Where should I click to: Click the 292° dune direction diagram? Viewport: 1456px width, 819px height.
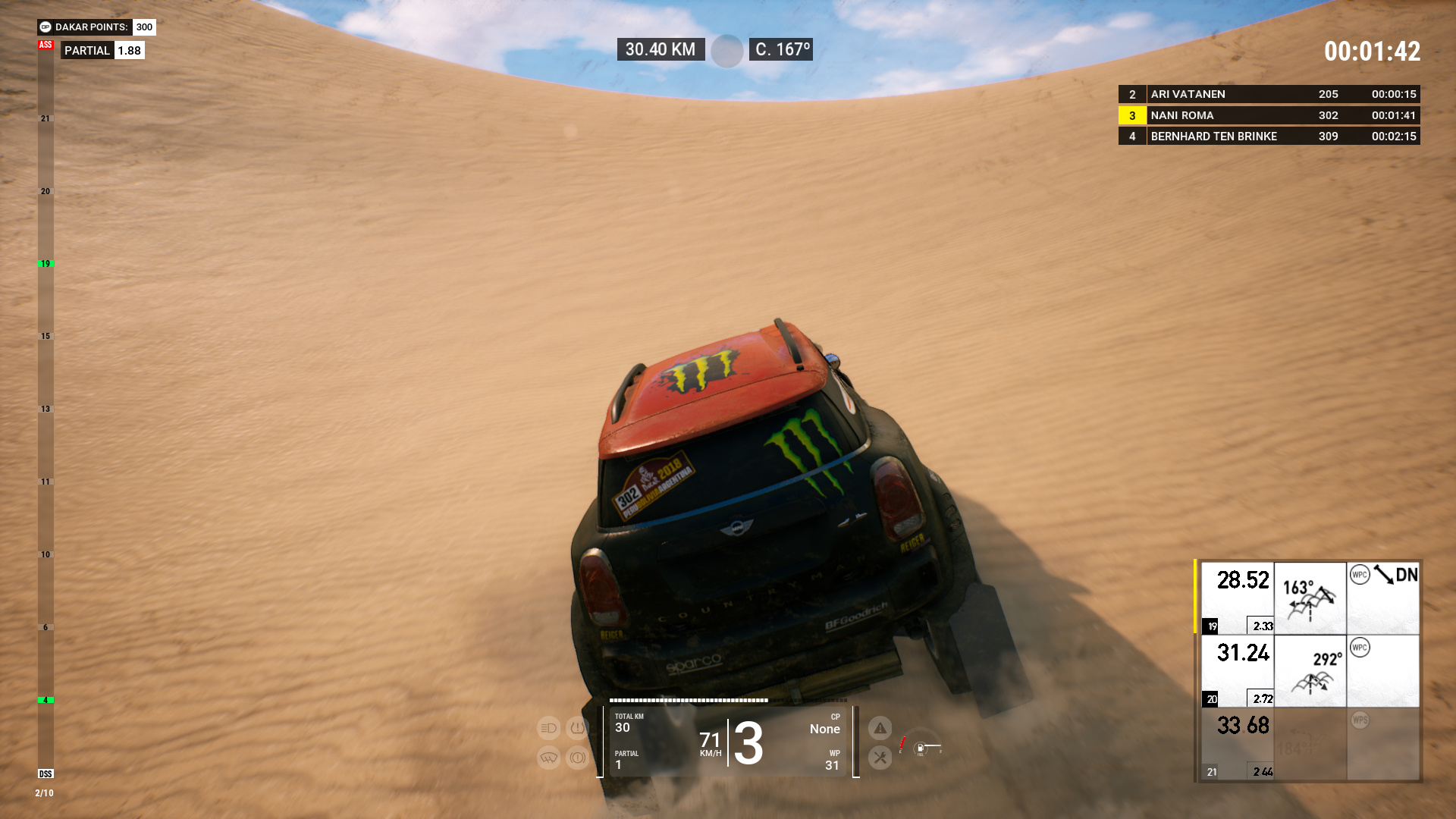click(x=1310, y=670)
